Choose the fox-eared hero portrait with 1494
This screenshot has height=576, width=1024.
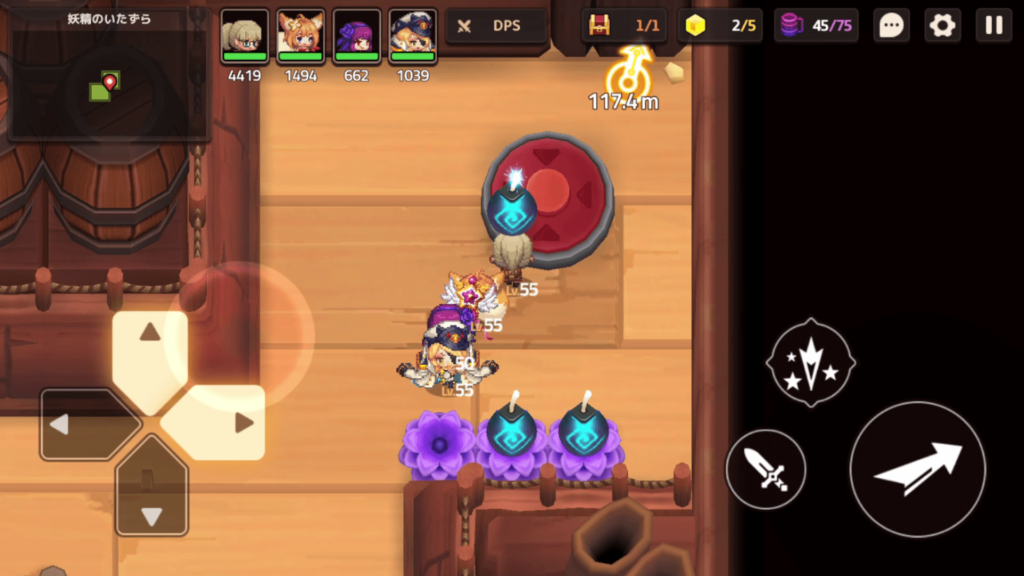(x=300, y=37)
